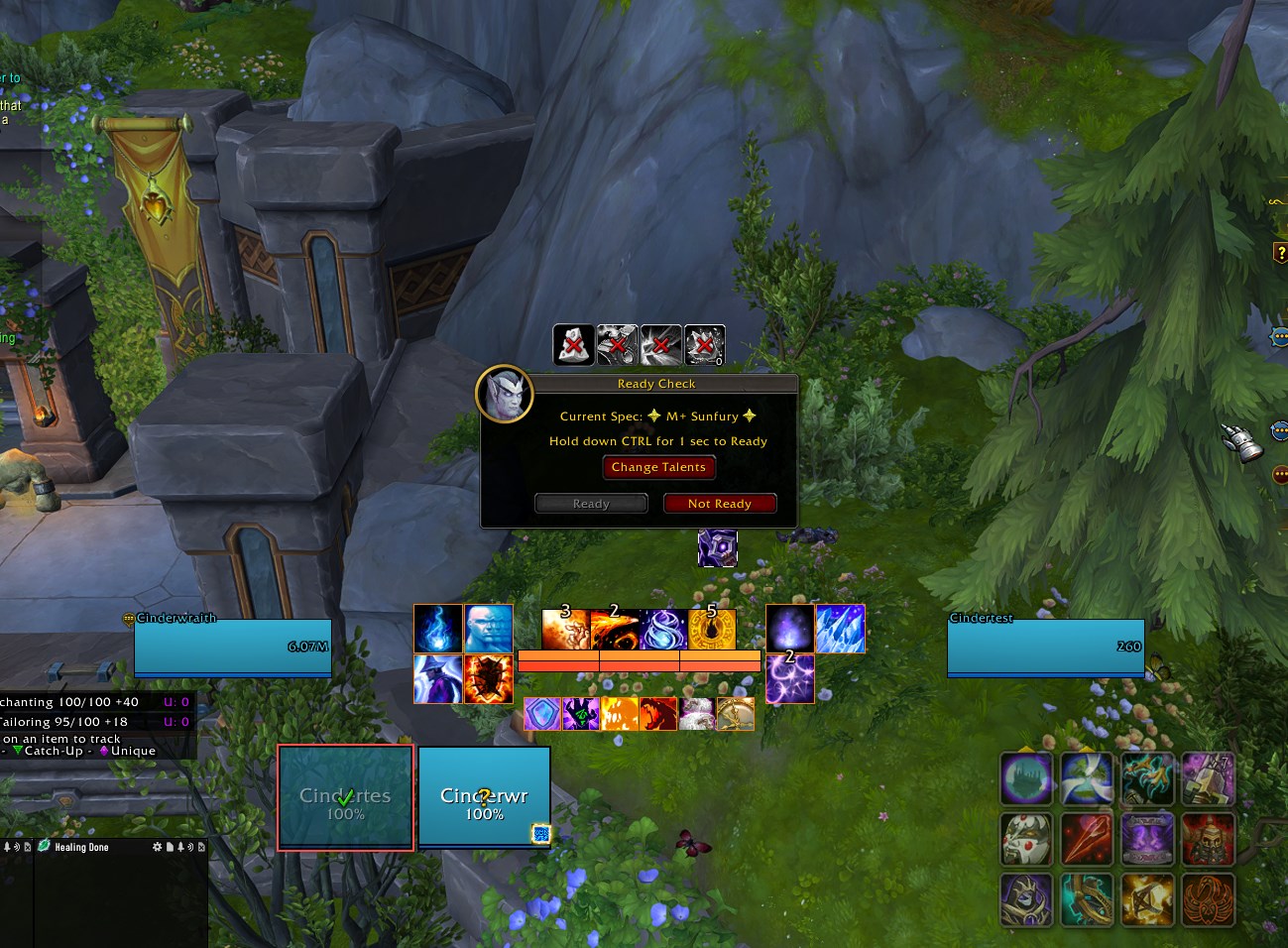Select the Cindertes party frame
The image size is (1288, 948).
tap(345, 798)
